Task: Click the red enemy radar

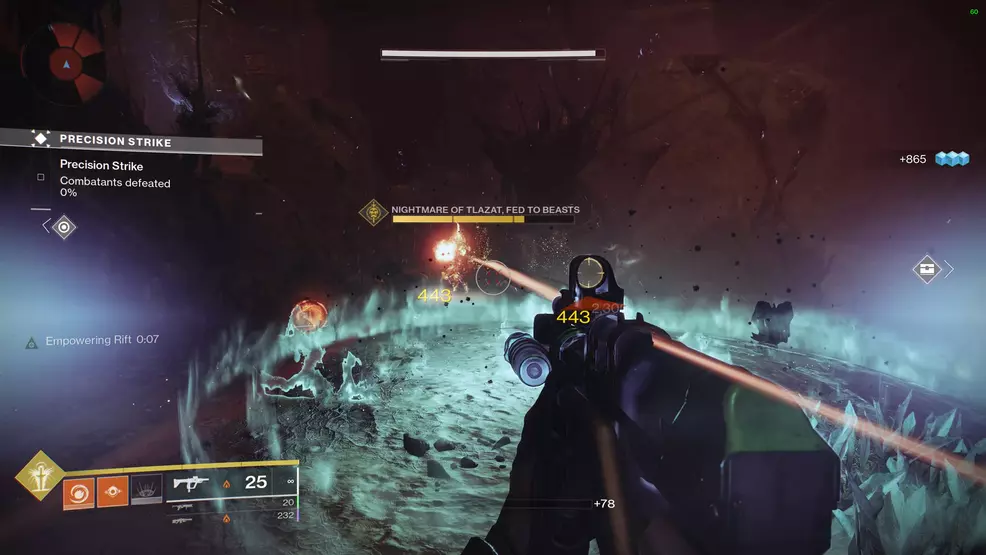Action: (x=66, y=63)
